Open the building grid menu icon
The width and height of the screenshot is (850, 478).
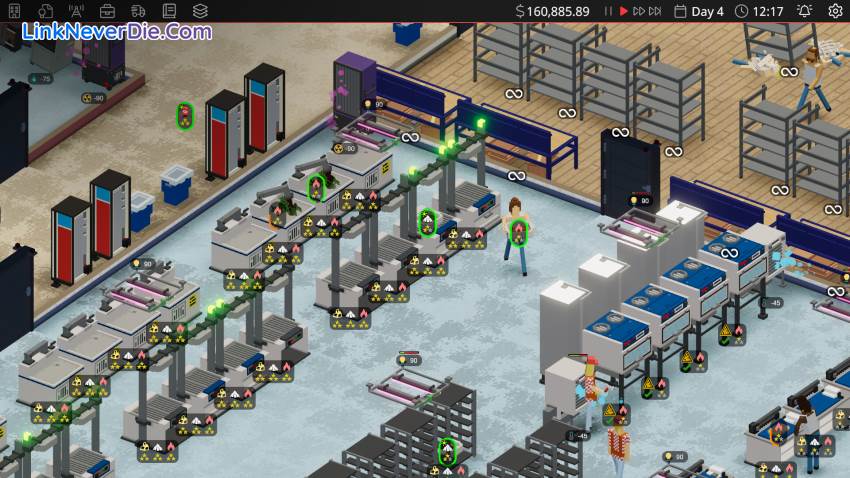tap(15, 11)
